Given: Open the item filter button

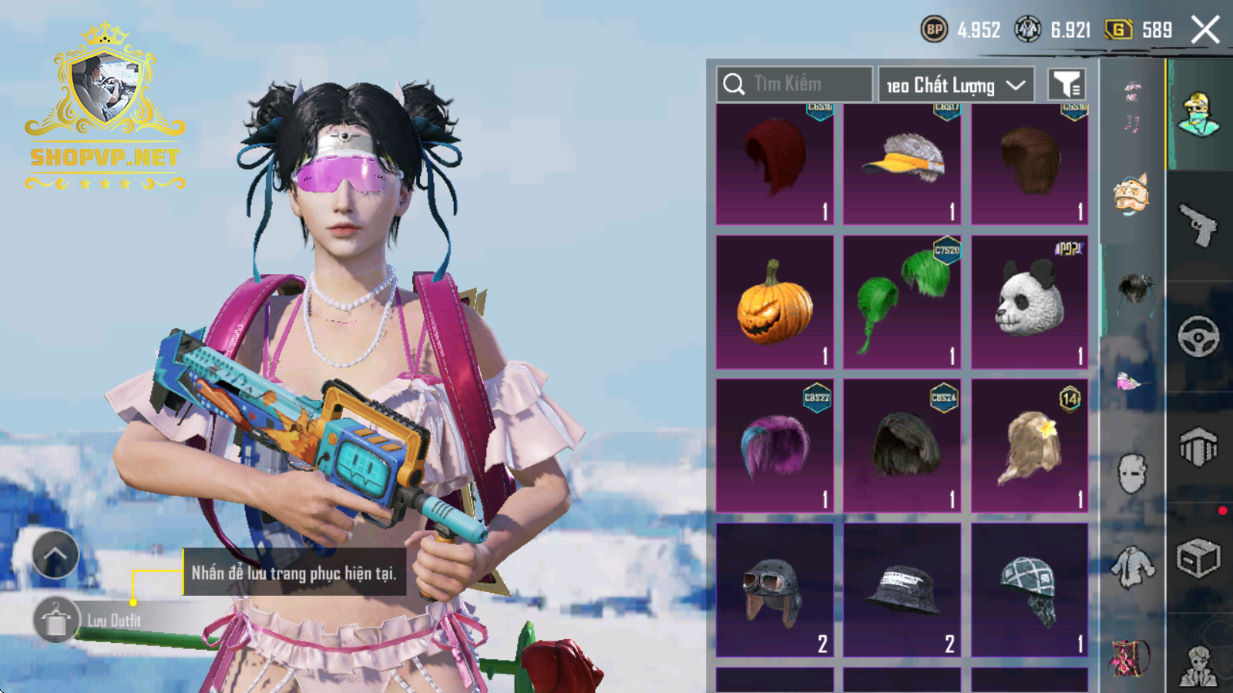Looking at the screenshot, I should 1067,85.
